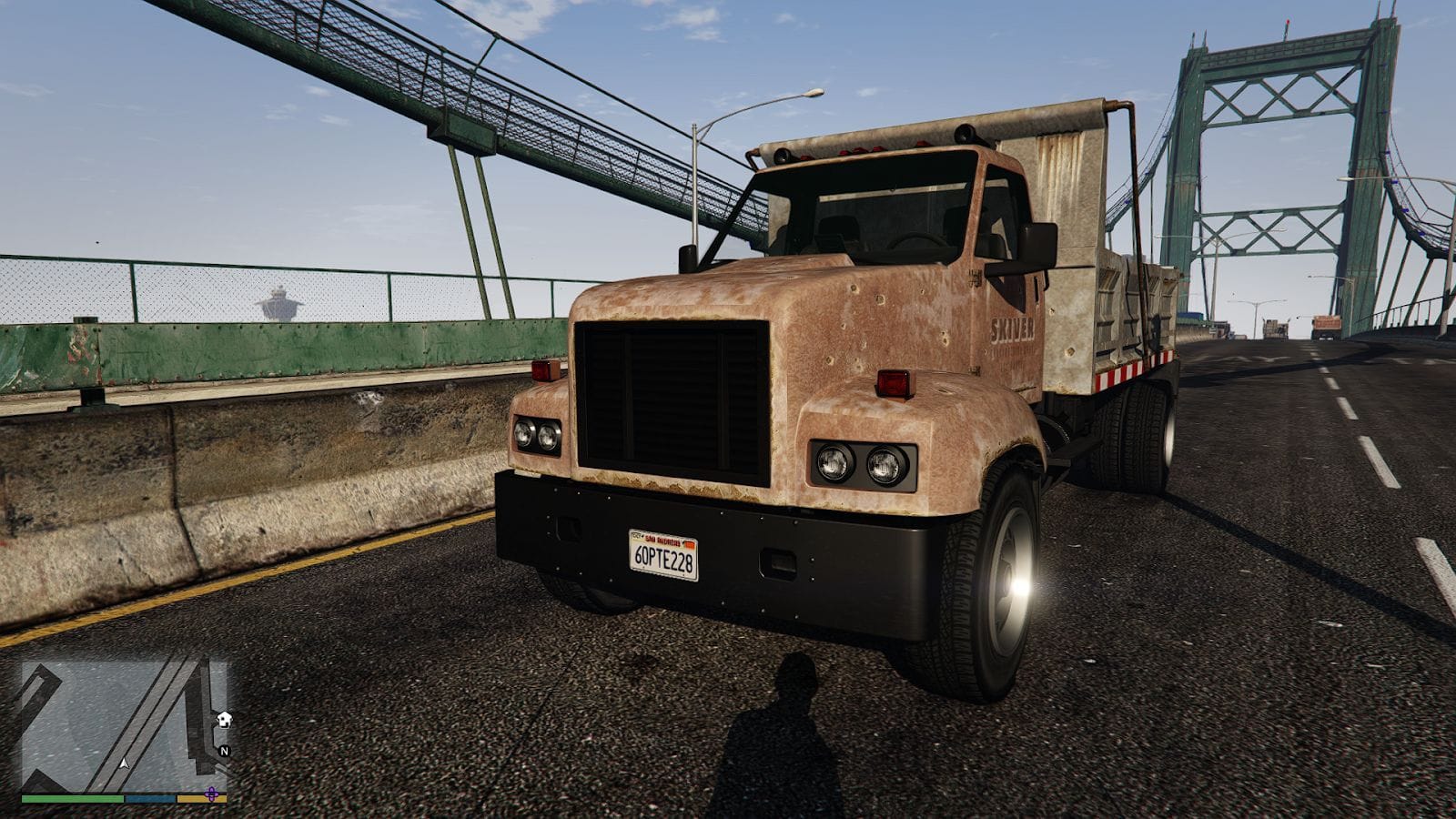The image size is (1456, 819).
Task: Select the white player arrow on the minimap
Action: 125,764
